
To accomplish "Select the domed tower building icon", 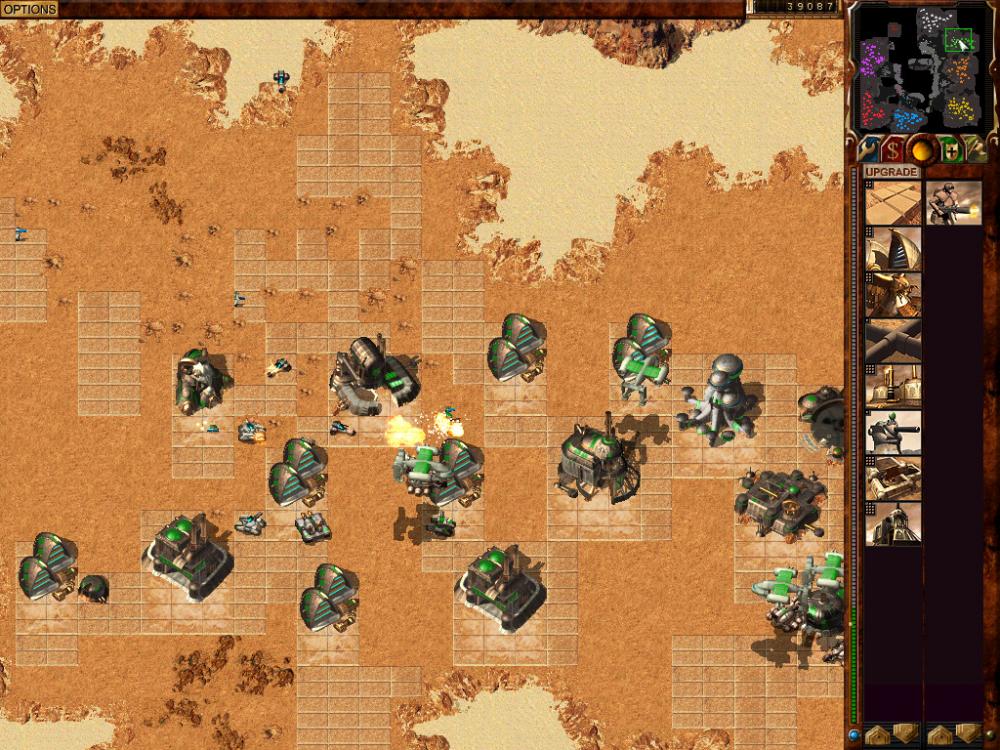I will click(893, 524).
